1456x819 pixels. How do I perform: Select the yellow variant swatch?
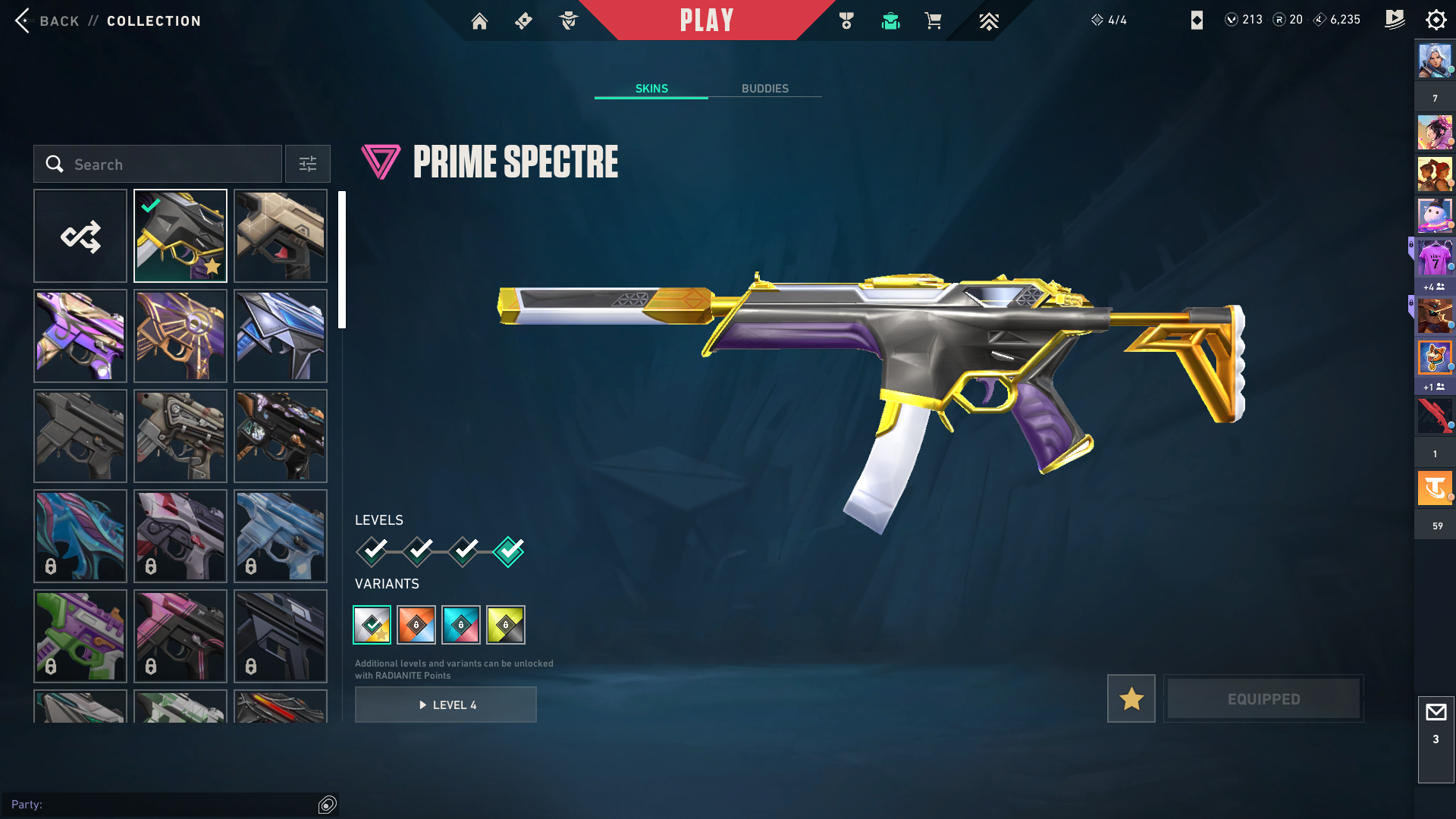click(x=506, y=625)
